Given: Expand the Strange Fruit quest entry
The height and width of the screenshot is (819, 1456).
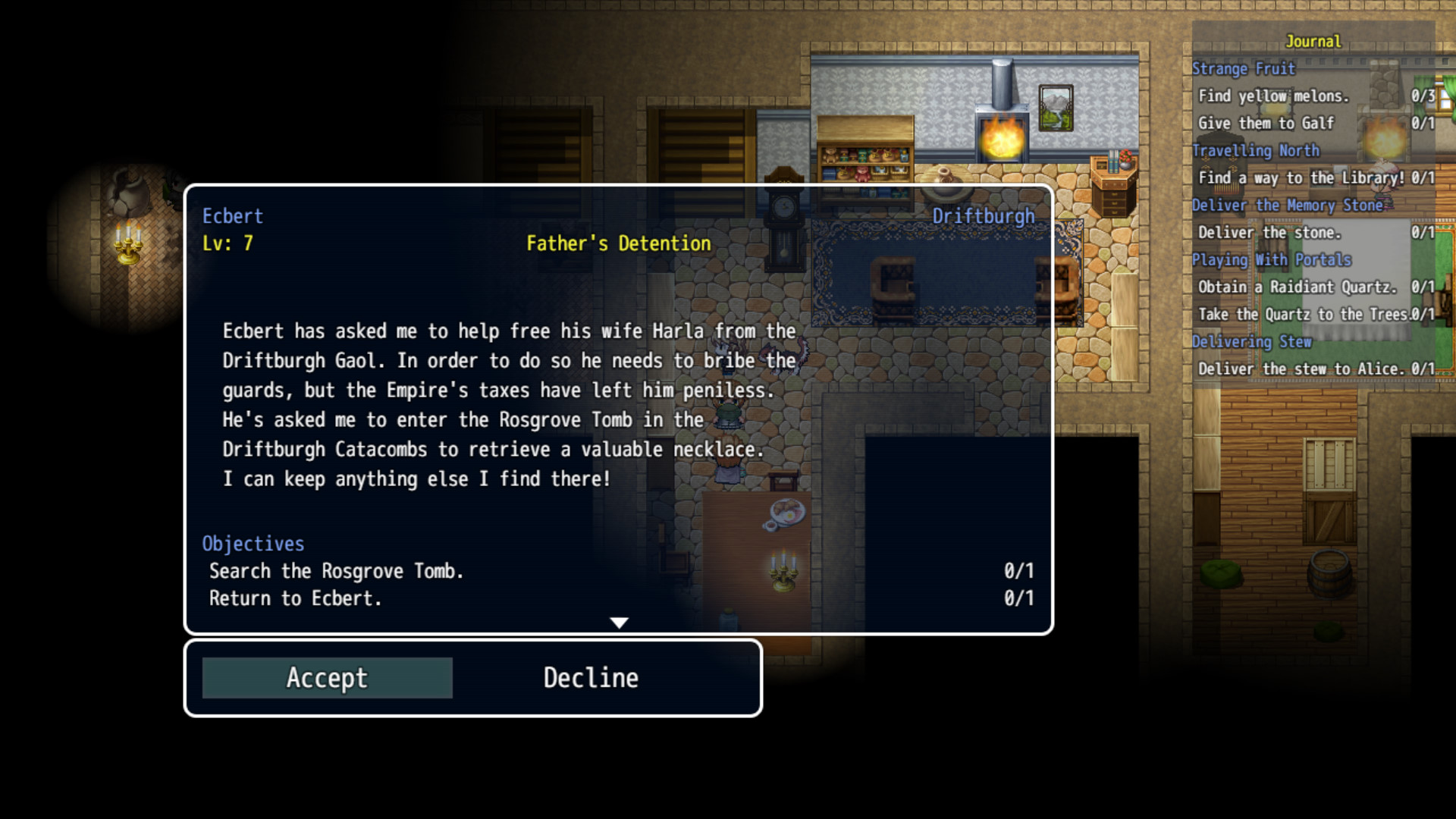Looking at the screenshot, I should pyautogui.click(x=1244, y=69).
